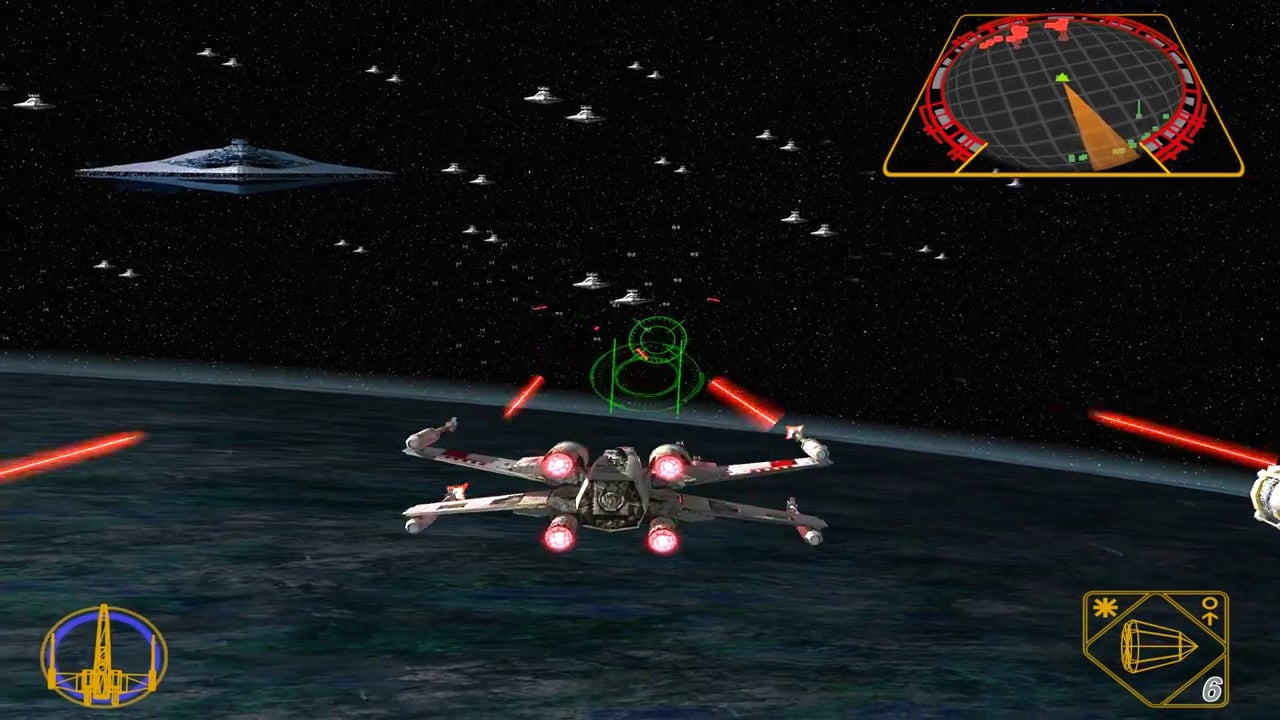Click the yellow objective marker on the radar
The image size is (1280, 720).
(1118, 150)
